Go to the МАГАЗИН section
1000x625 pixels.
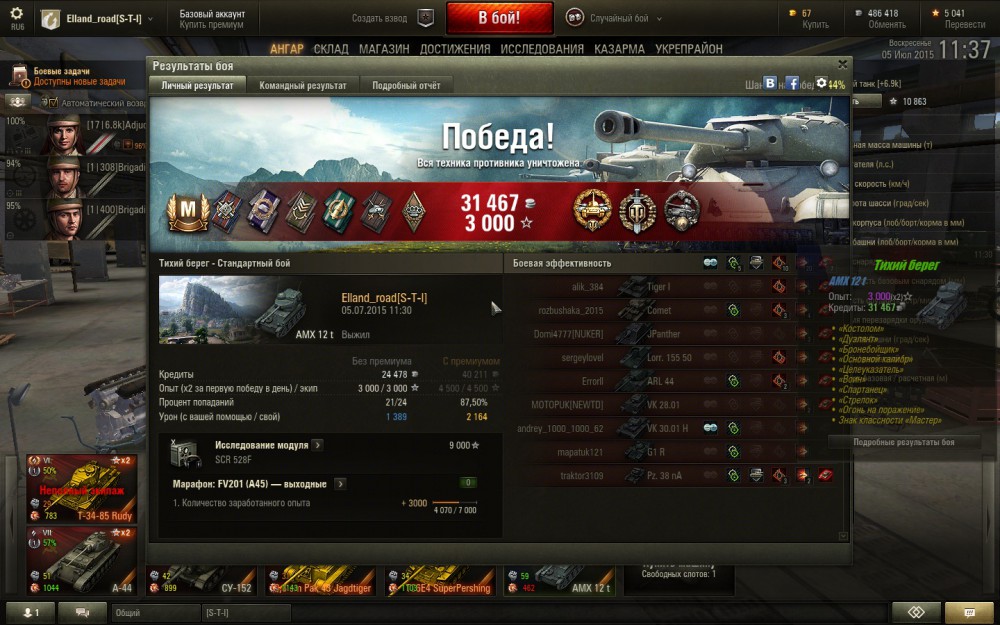coord(384,49)
